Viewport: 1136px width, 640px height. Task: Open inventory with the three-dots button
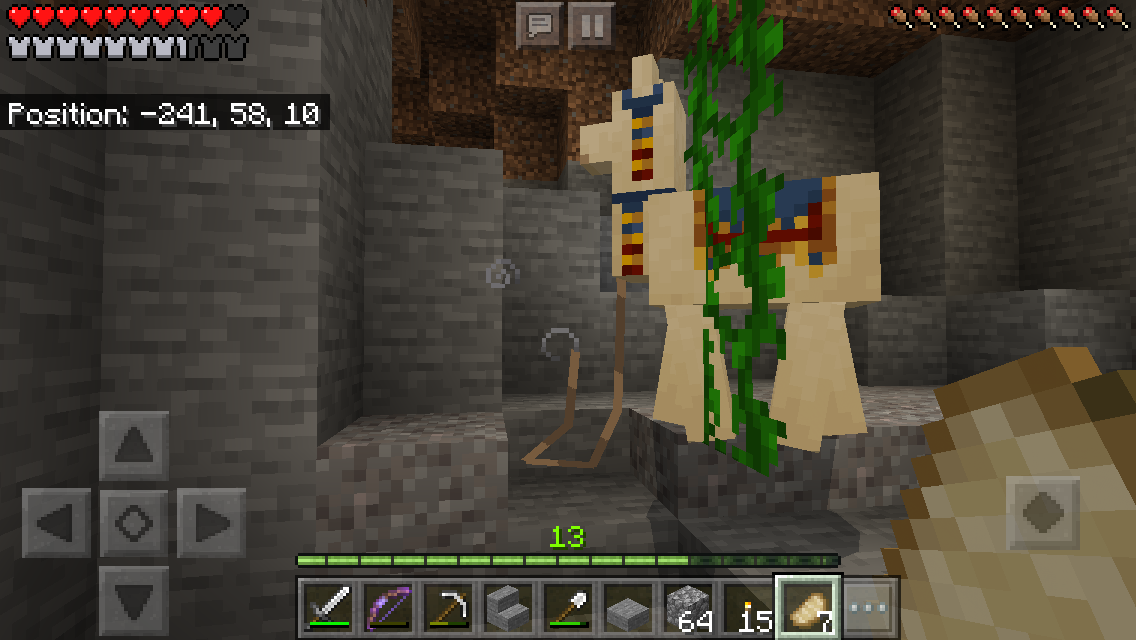pyautogui.click(x=869, y=606)
